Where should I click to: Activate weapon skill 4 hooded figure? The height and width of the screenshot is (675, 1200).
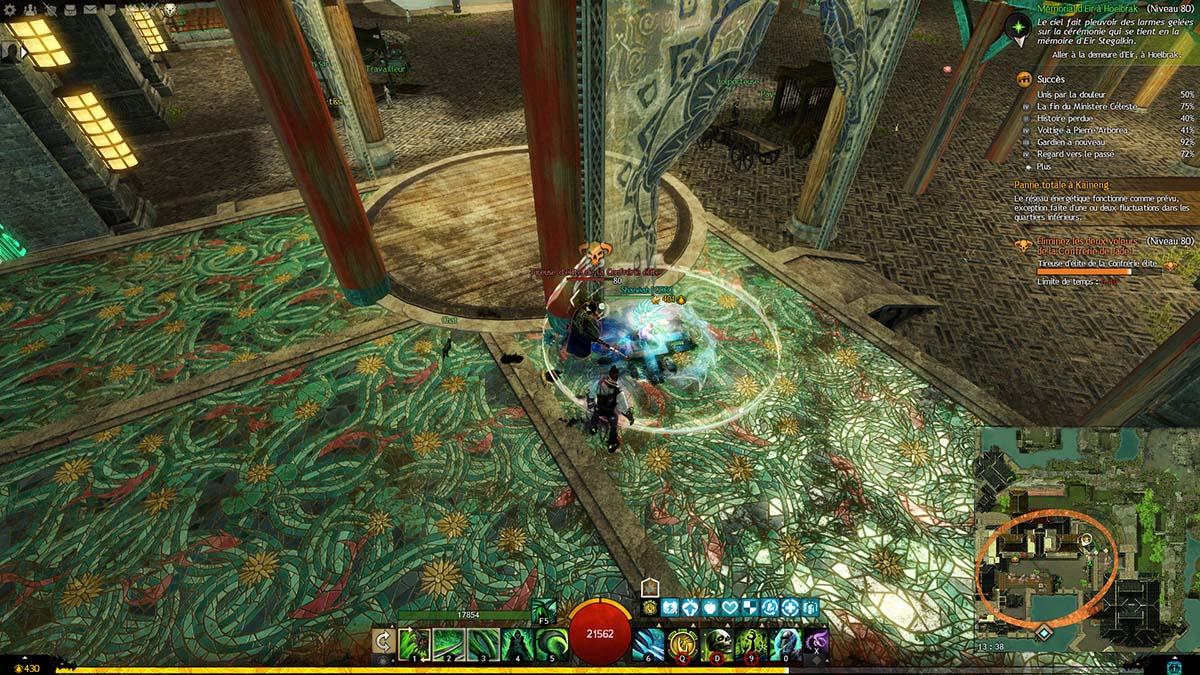click(516, 642)
